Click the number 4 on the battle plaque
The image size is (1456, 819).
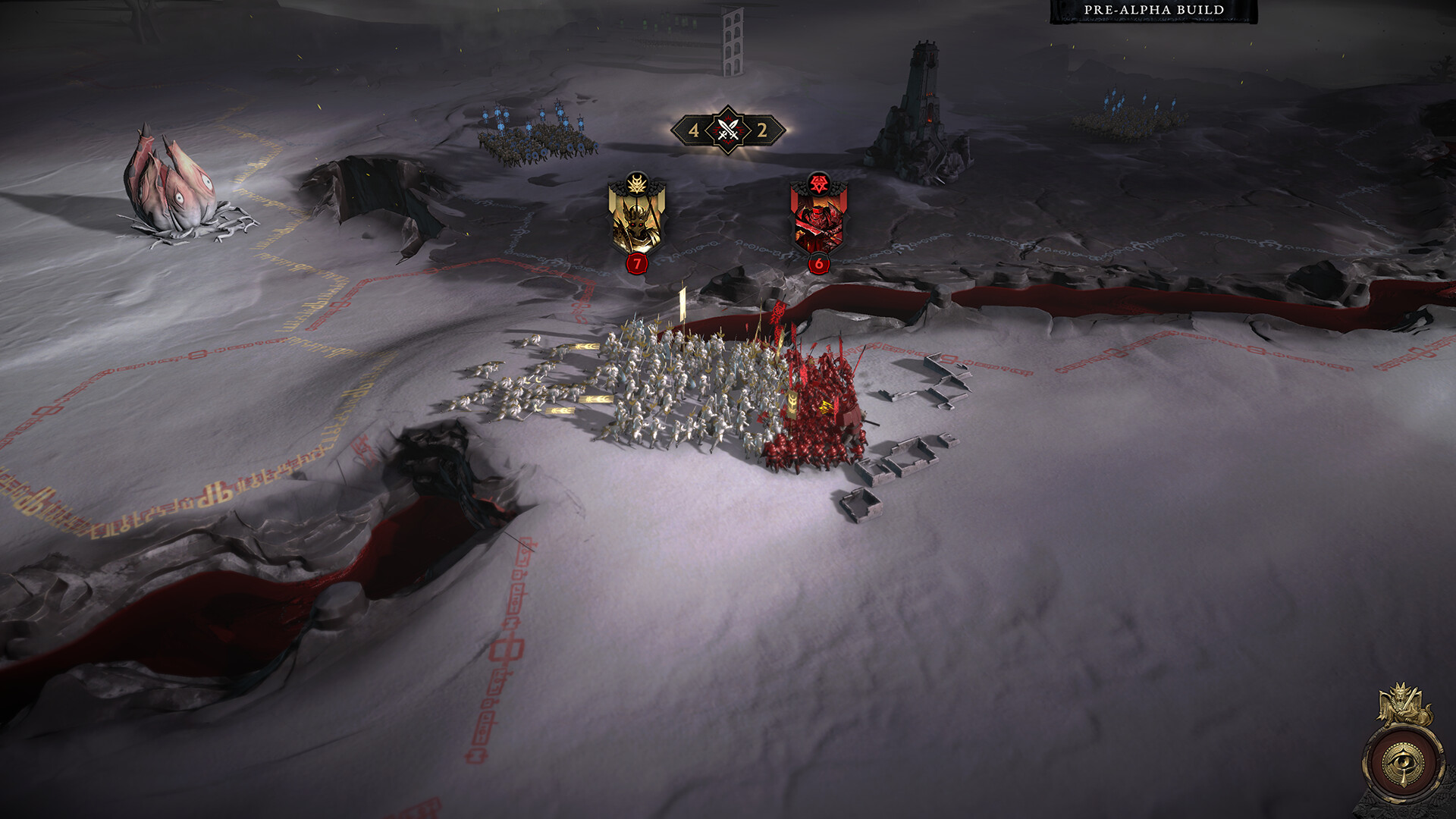coord(694,130)
